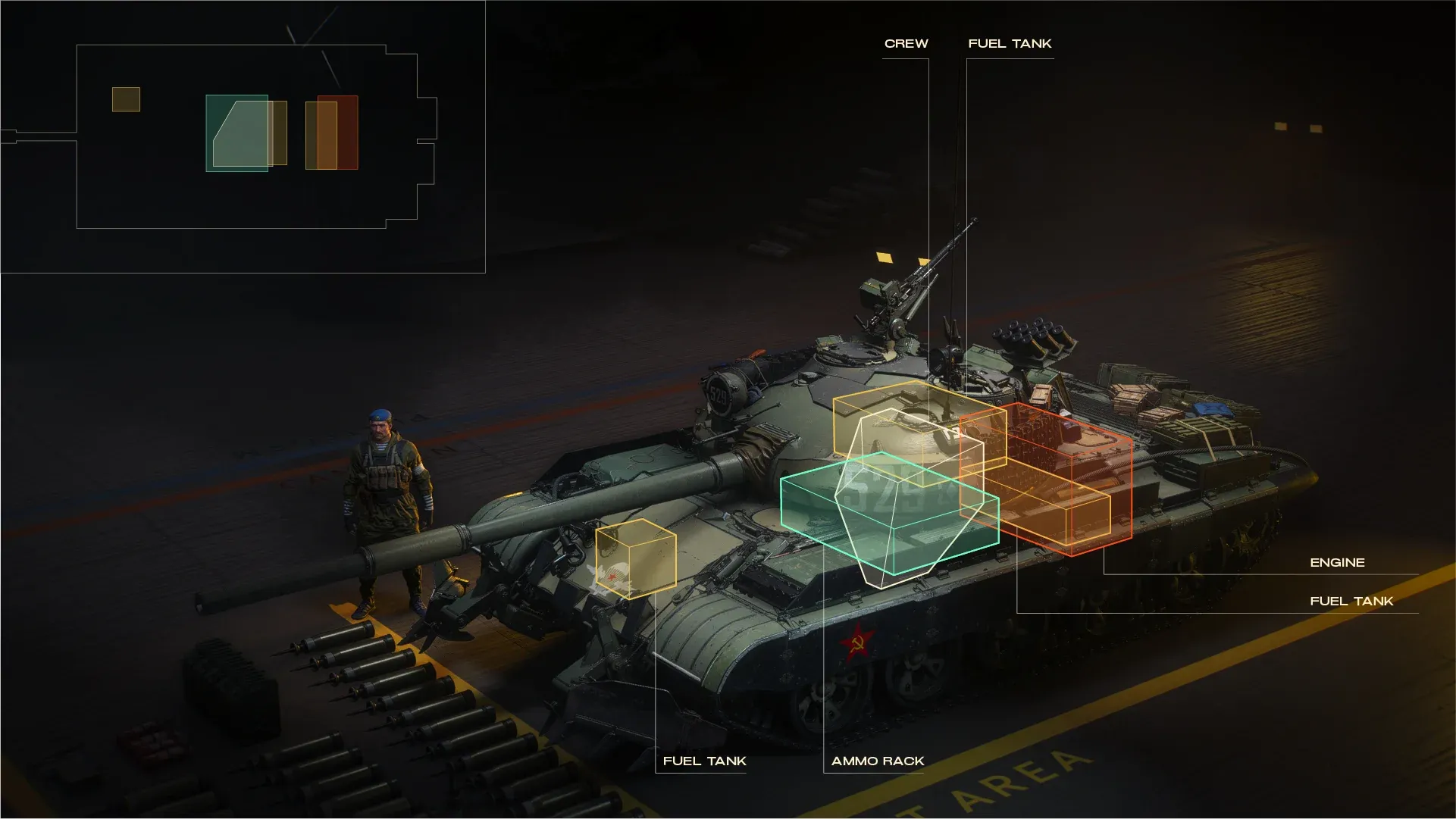Pick the FUEL TANK label below ENGINE
The height and width of the screenshot is (819, 1456).
click(x=1351, y=602)
